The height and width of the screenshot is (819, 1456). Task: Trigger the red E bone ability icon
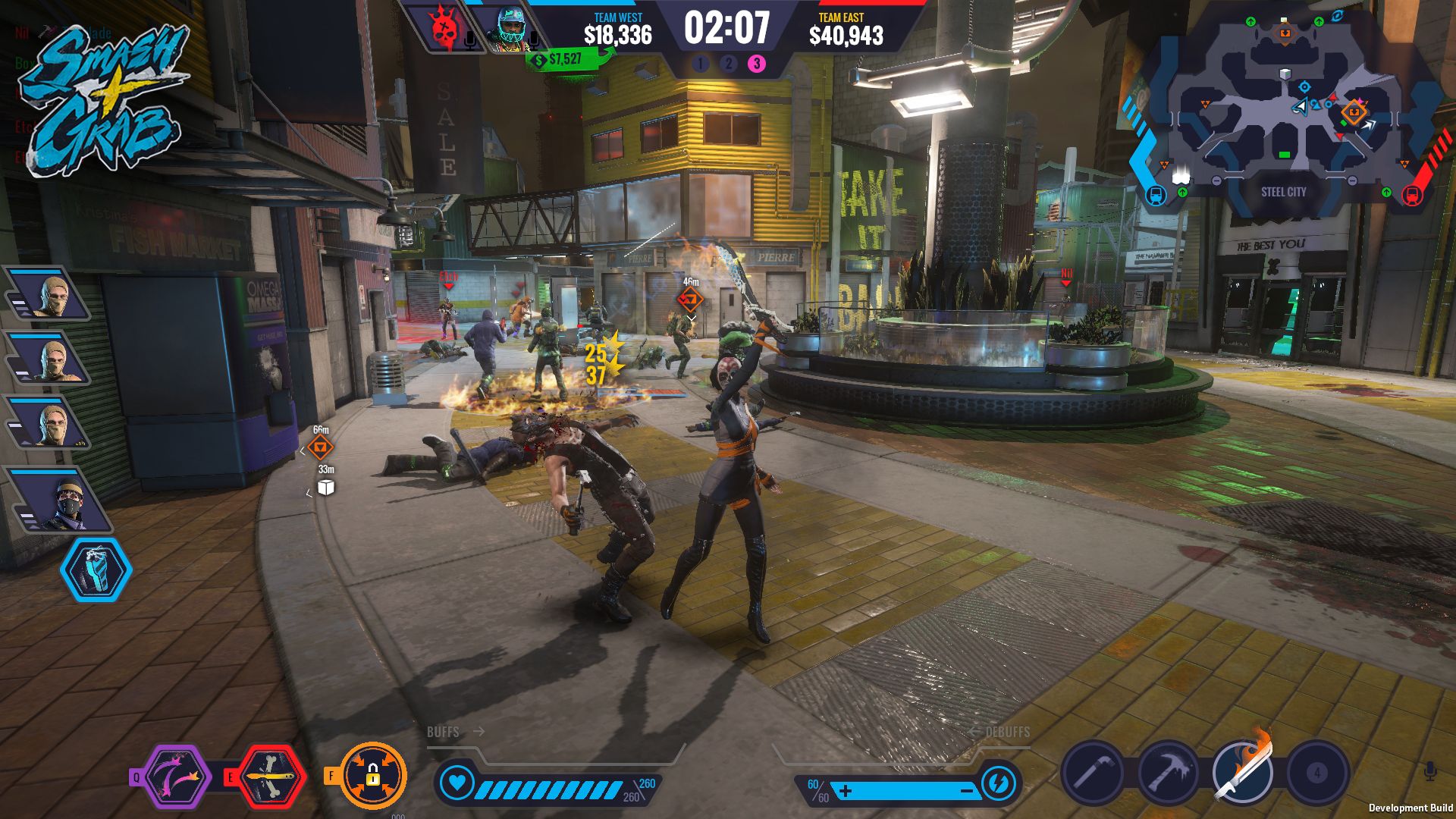[x=270, y=776]
